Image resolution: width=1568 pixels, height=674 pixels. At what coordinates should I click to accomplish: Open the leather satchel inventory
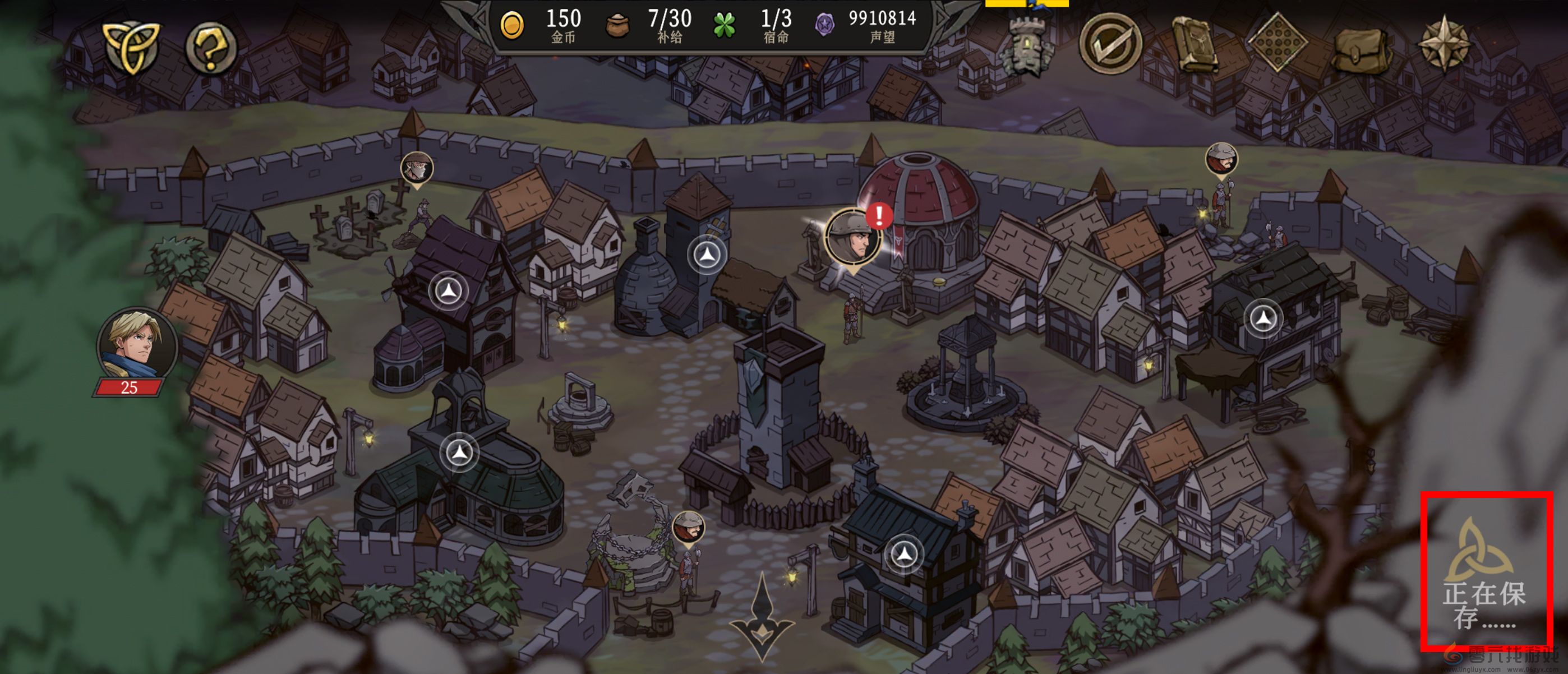point(1362,47)
